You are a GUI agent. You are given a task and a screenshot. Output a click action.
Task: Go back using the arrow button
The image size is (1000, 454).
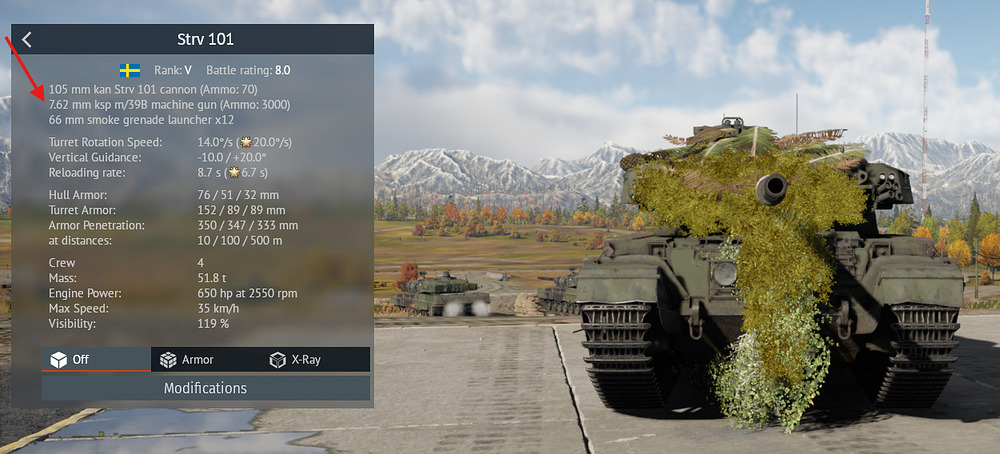pyautogui.click(x=27, y=40)
